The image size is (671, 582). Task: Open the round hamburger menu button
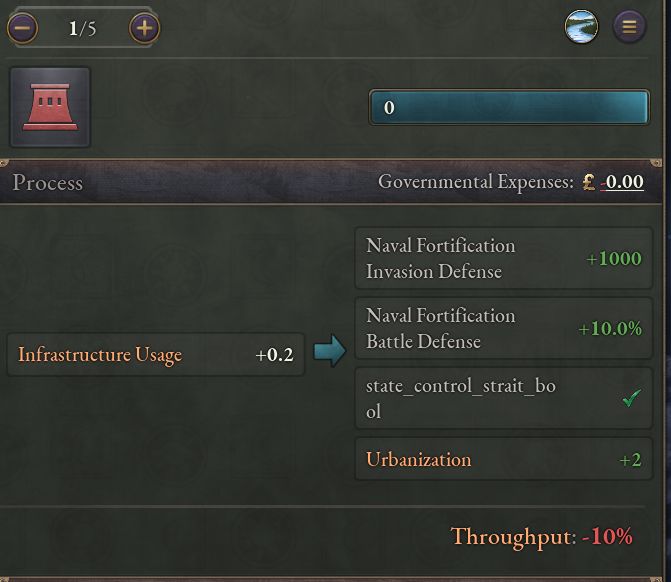[629, 27]
